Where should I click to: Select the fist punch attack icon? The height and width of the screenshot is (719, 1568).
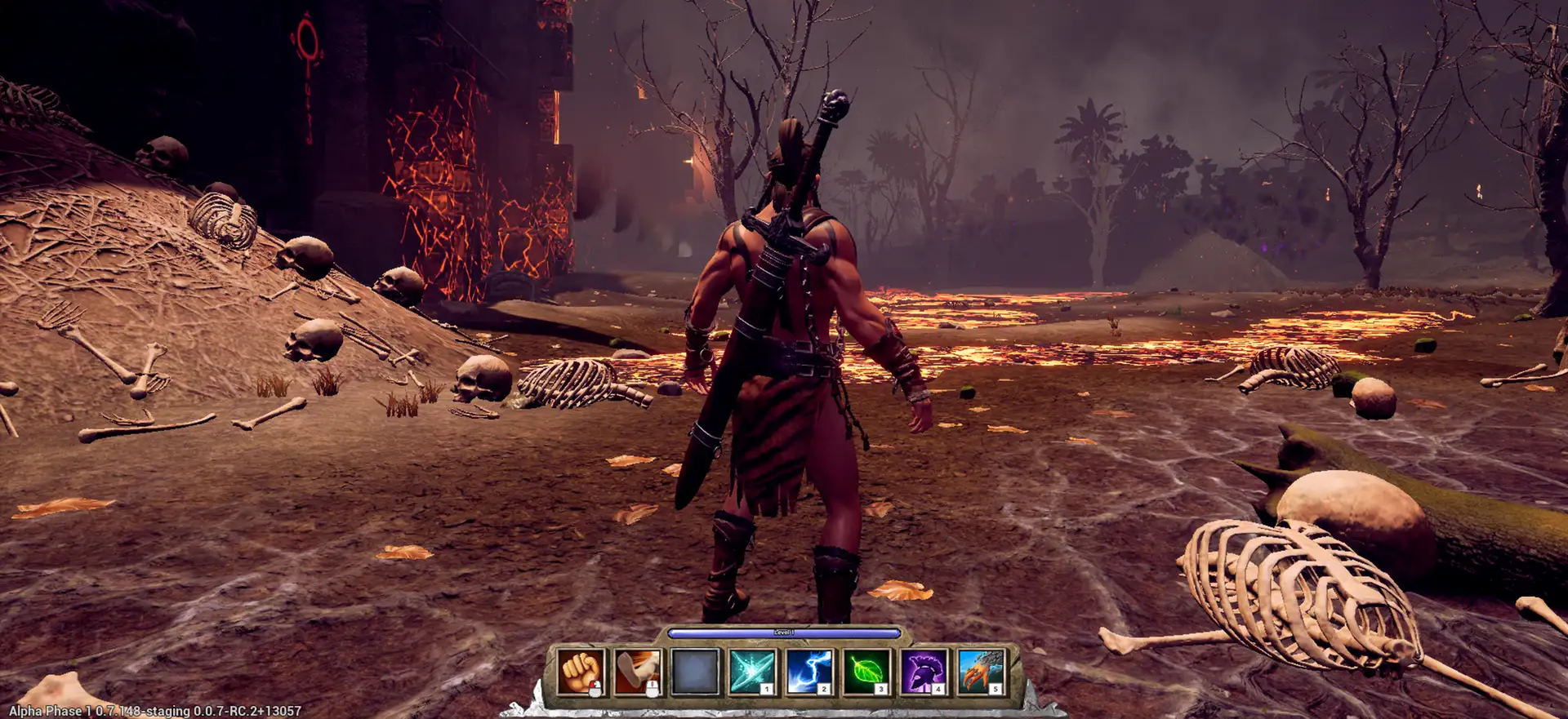[581, 672]
